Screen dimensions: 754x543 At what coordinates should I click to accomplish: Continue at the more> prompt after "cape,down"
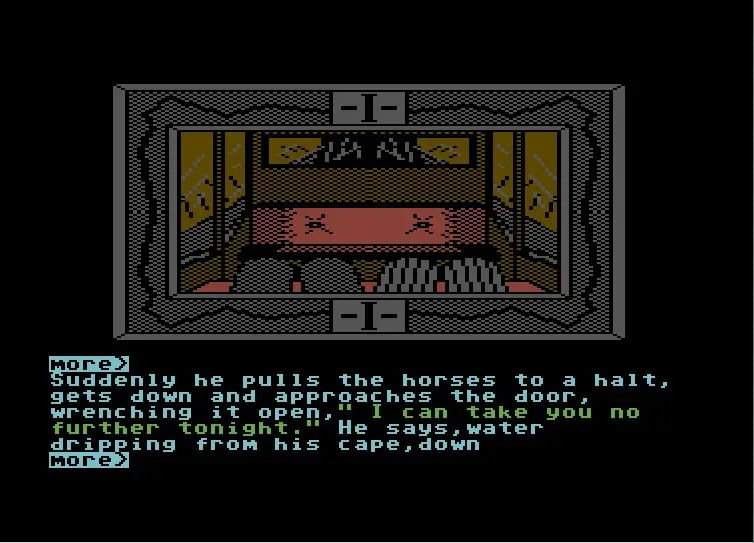(89, 460)
